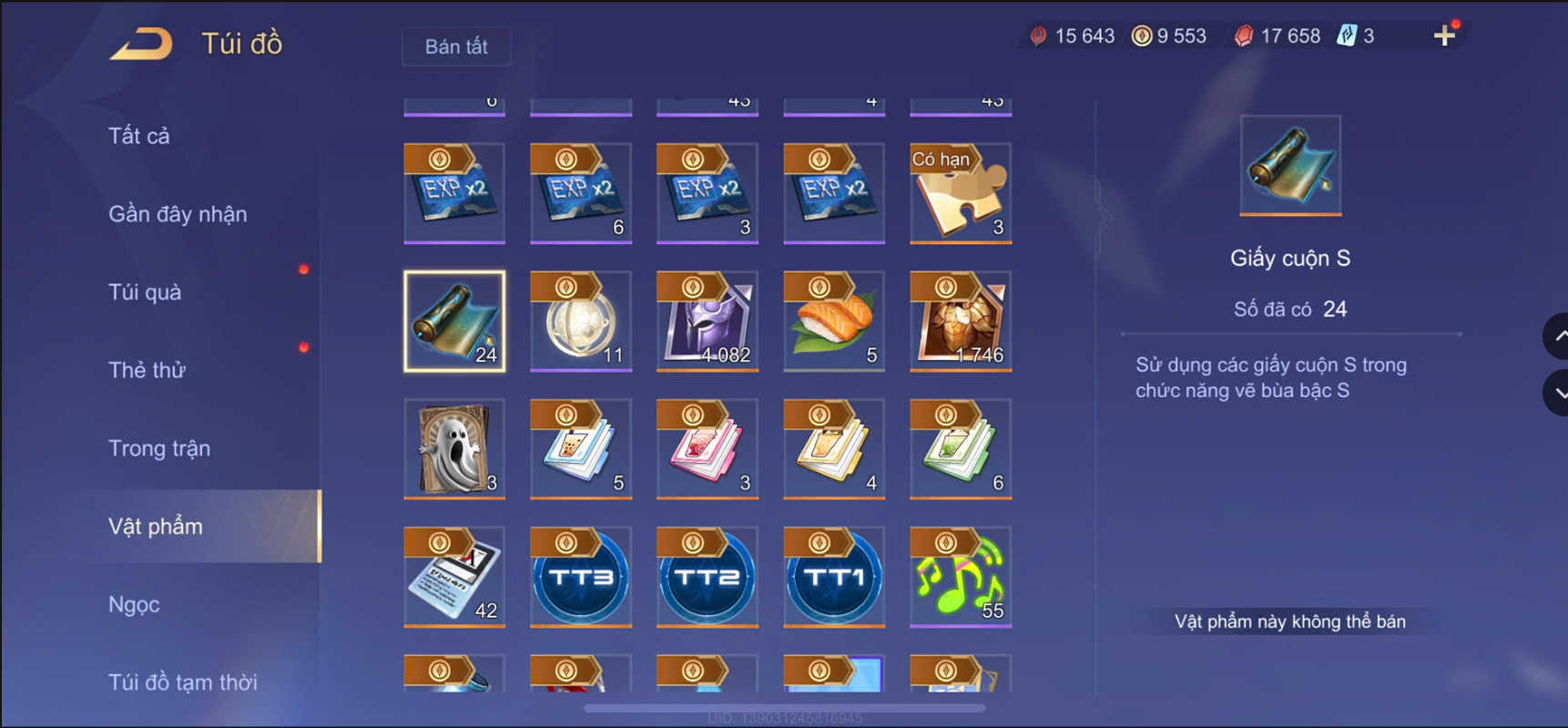Click the plus button to add currency
This screenshot has height=728, width=1568.
coord(1443,36)
